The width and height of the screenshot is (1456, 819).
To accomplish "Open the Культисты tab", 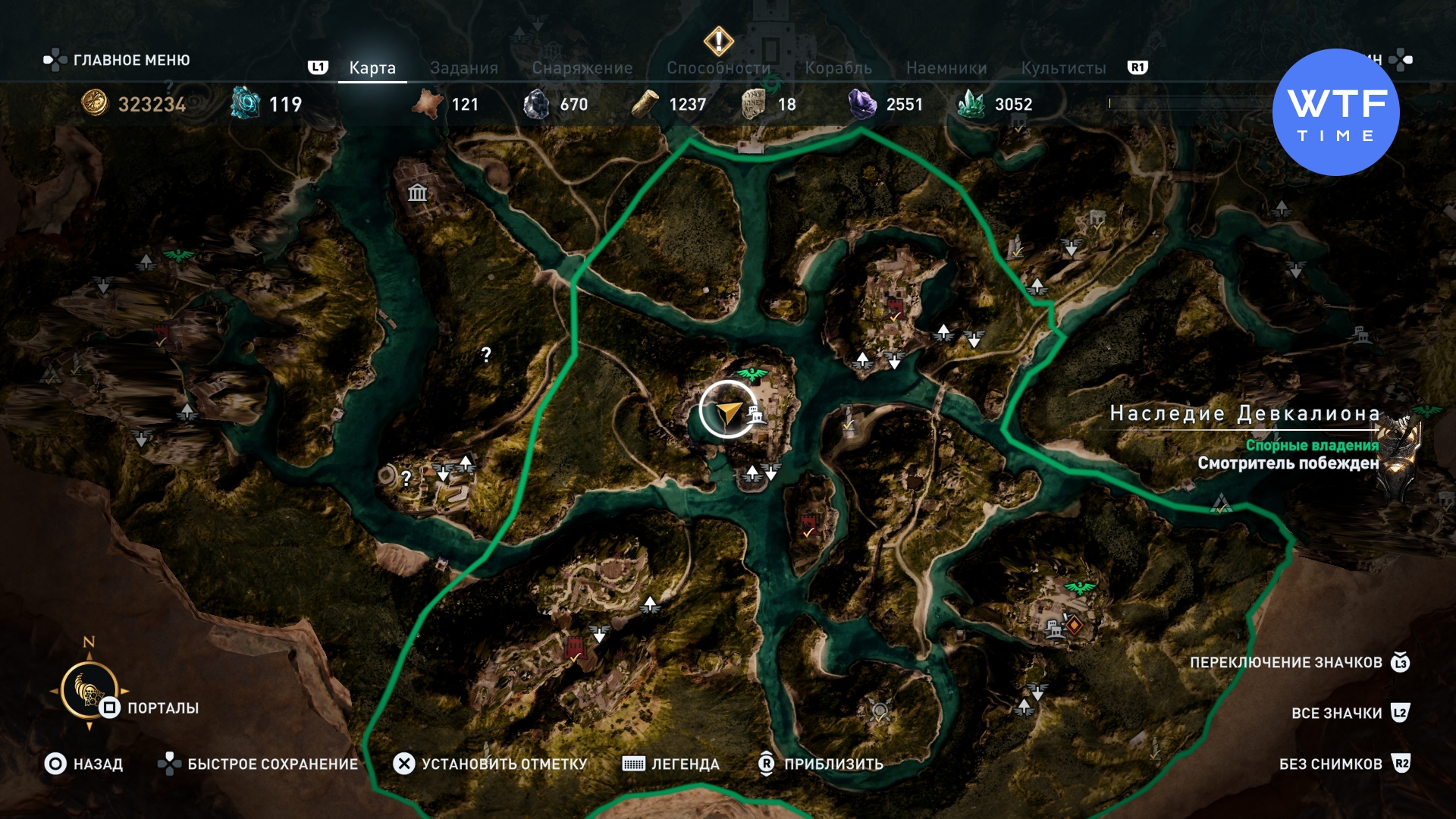I will pos(1063,68).
